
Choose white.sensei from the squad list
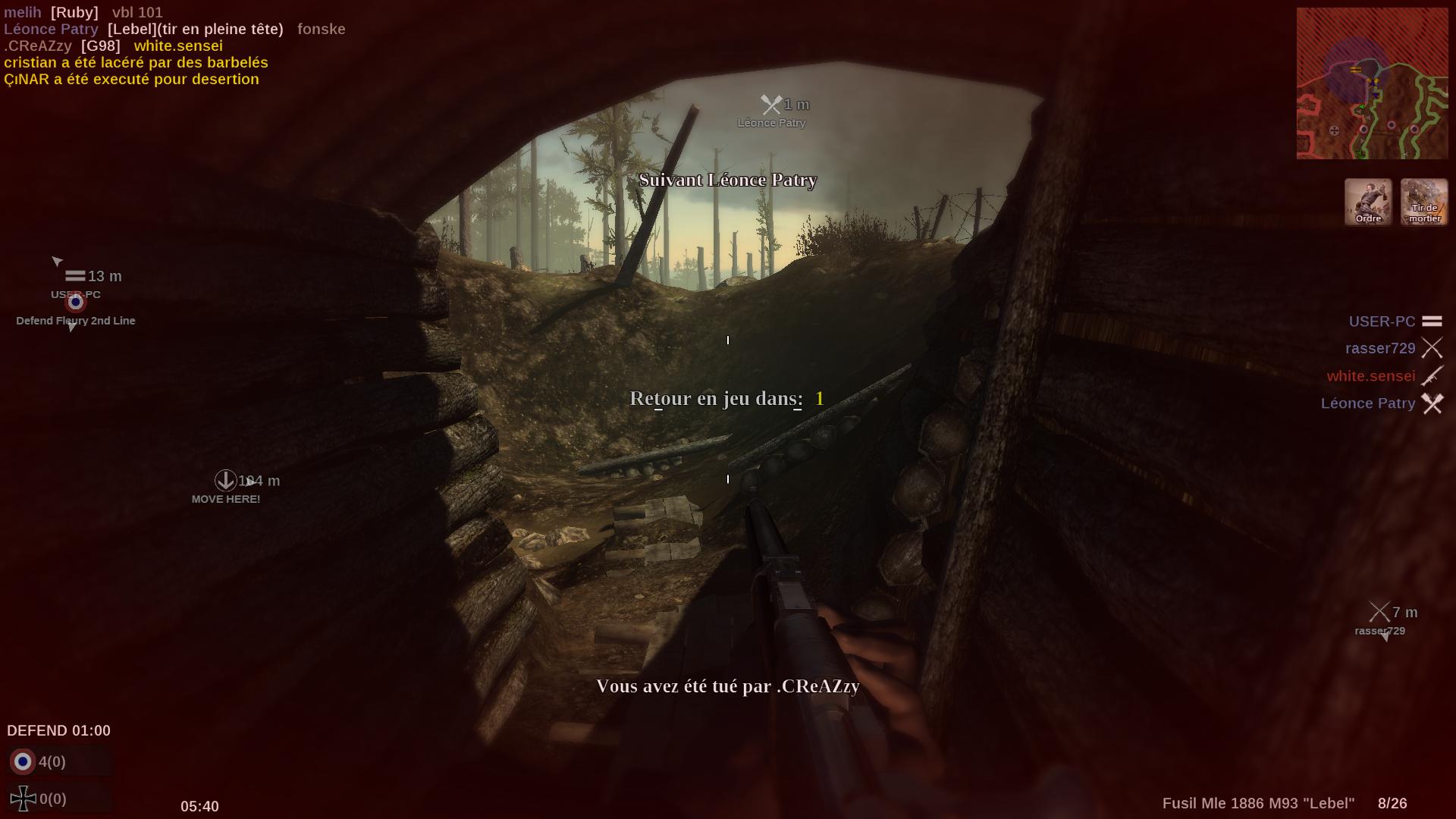pyautogui.click(x=1370, y=376)
